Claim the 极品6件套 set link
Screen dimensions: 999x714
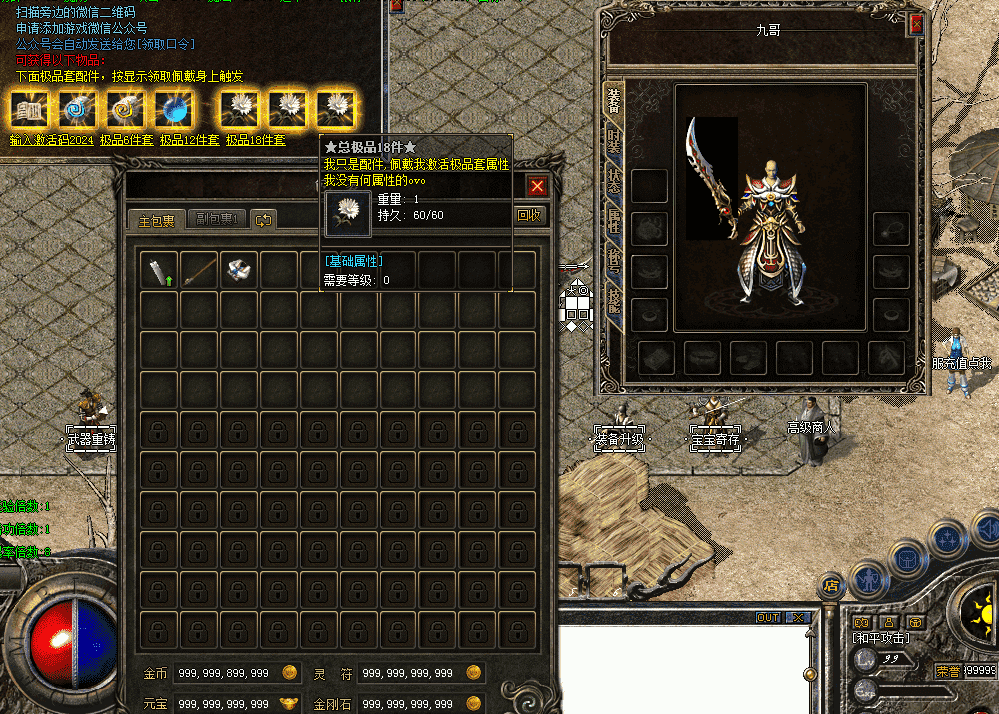(126, 140)
